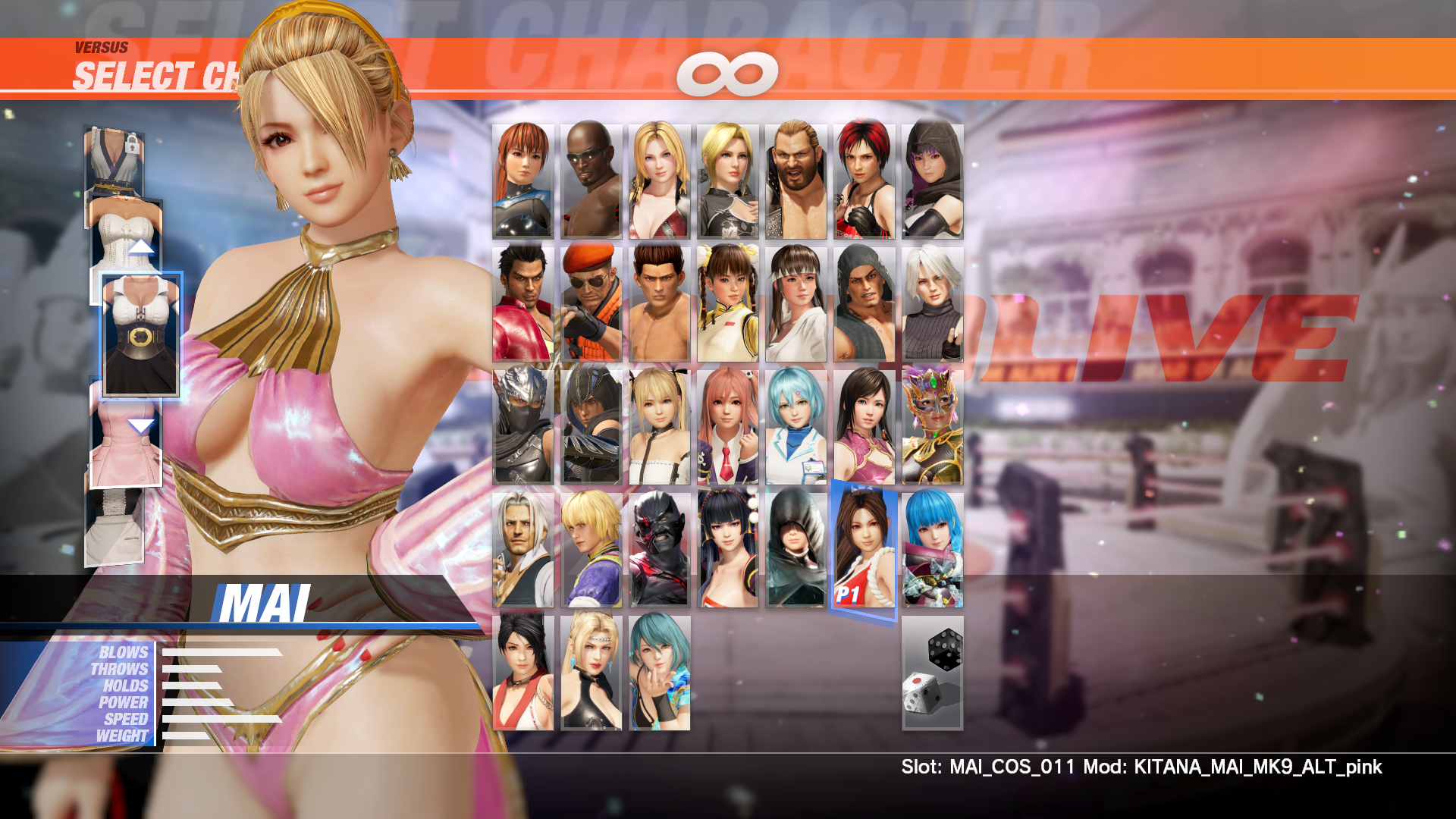Choose Mila with short red hair
The width and height of the screenshot is (1456, 819).
pos(864,181)
